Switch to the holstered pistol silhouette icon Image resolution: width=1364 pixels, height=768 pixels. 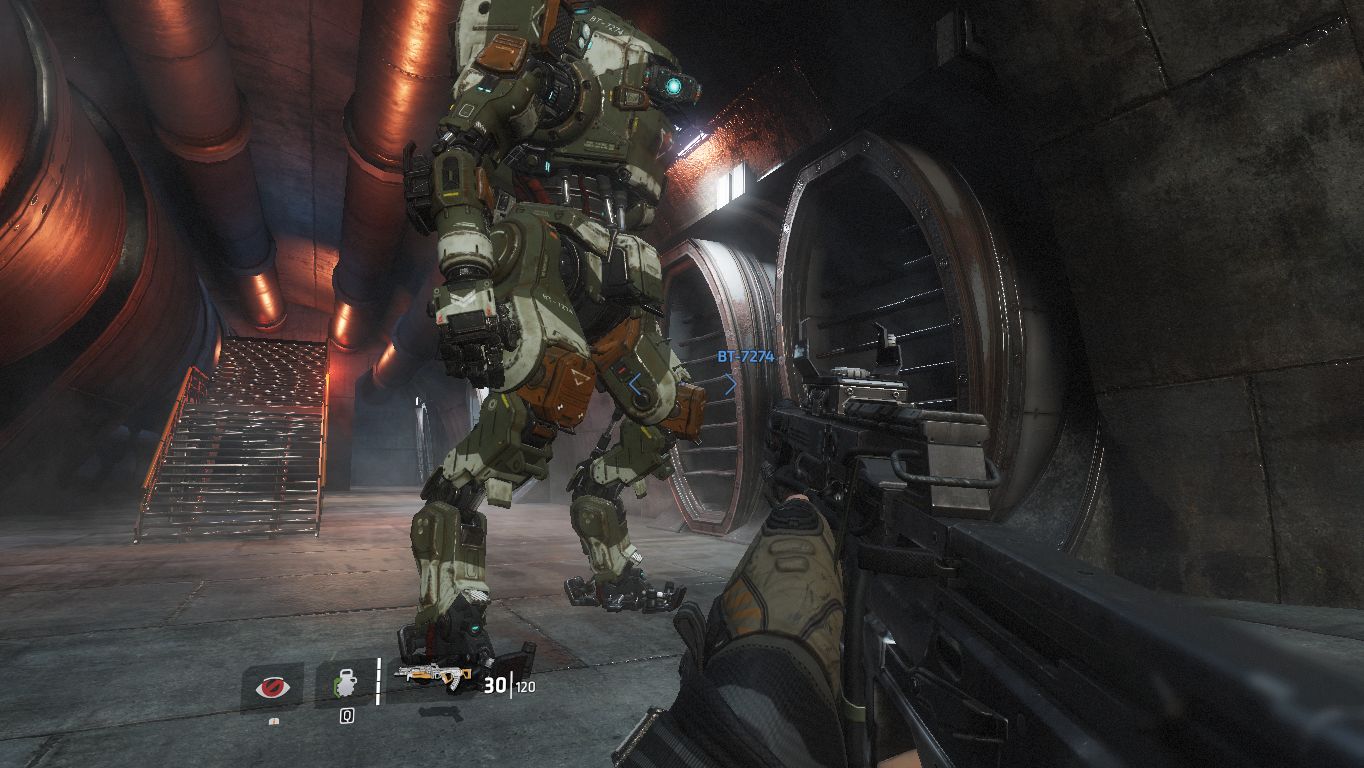(439, 713)
